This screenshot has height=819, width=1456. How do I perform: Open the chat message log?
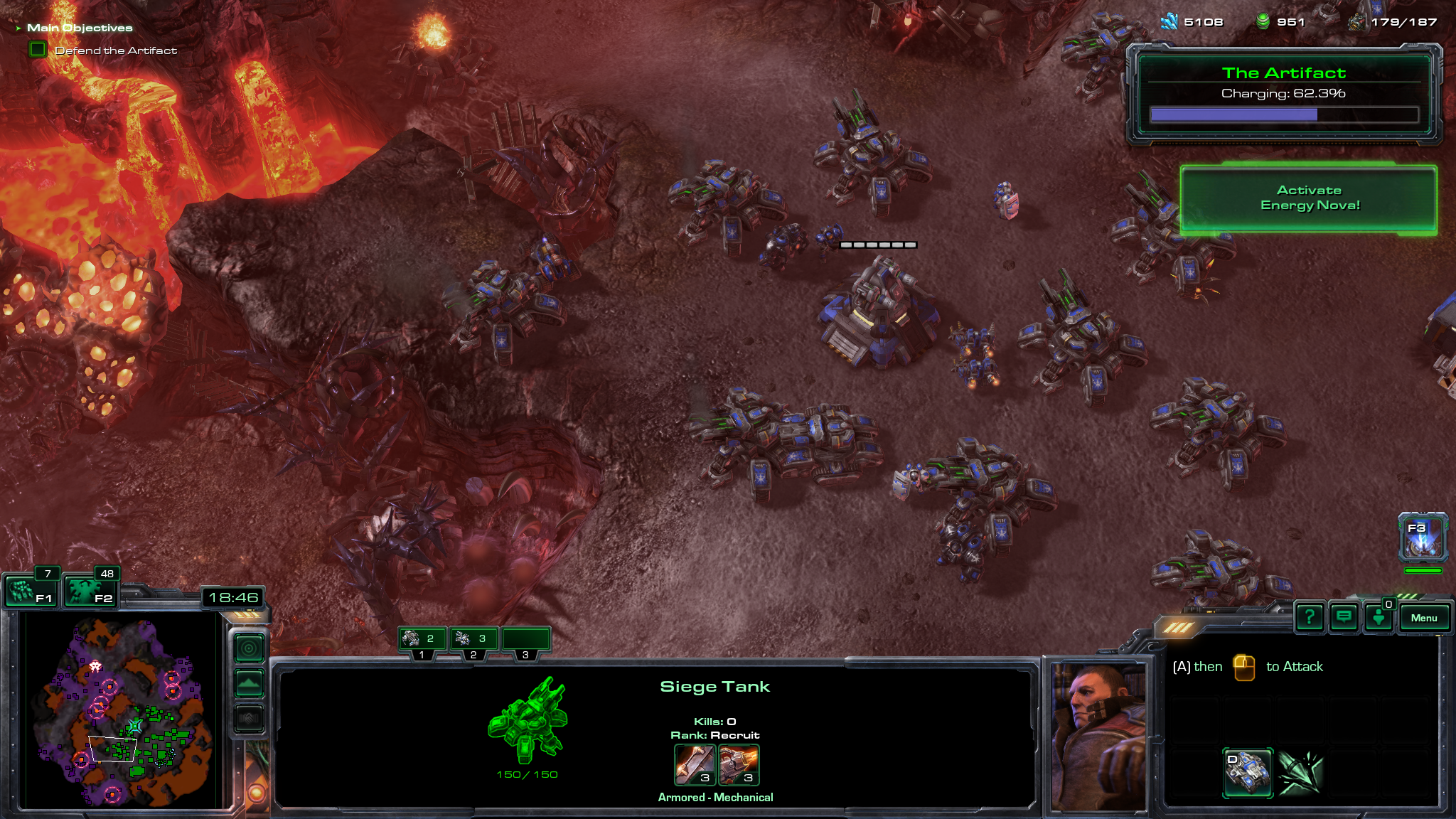coord(1344,617)
